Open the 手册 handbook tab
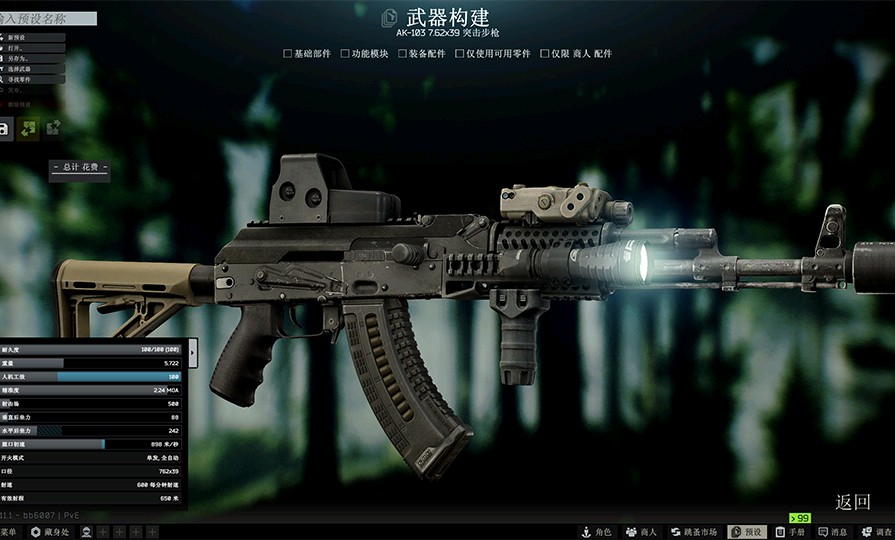Image resolution: width=895 pixels, height=540 pixels. click(790, 532)
